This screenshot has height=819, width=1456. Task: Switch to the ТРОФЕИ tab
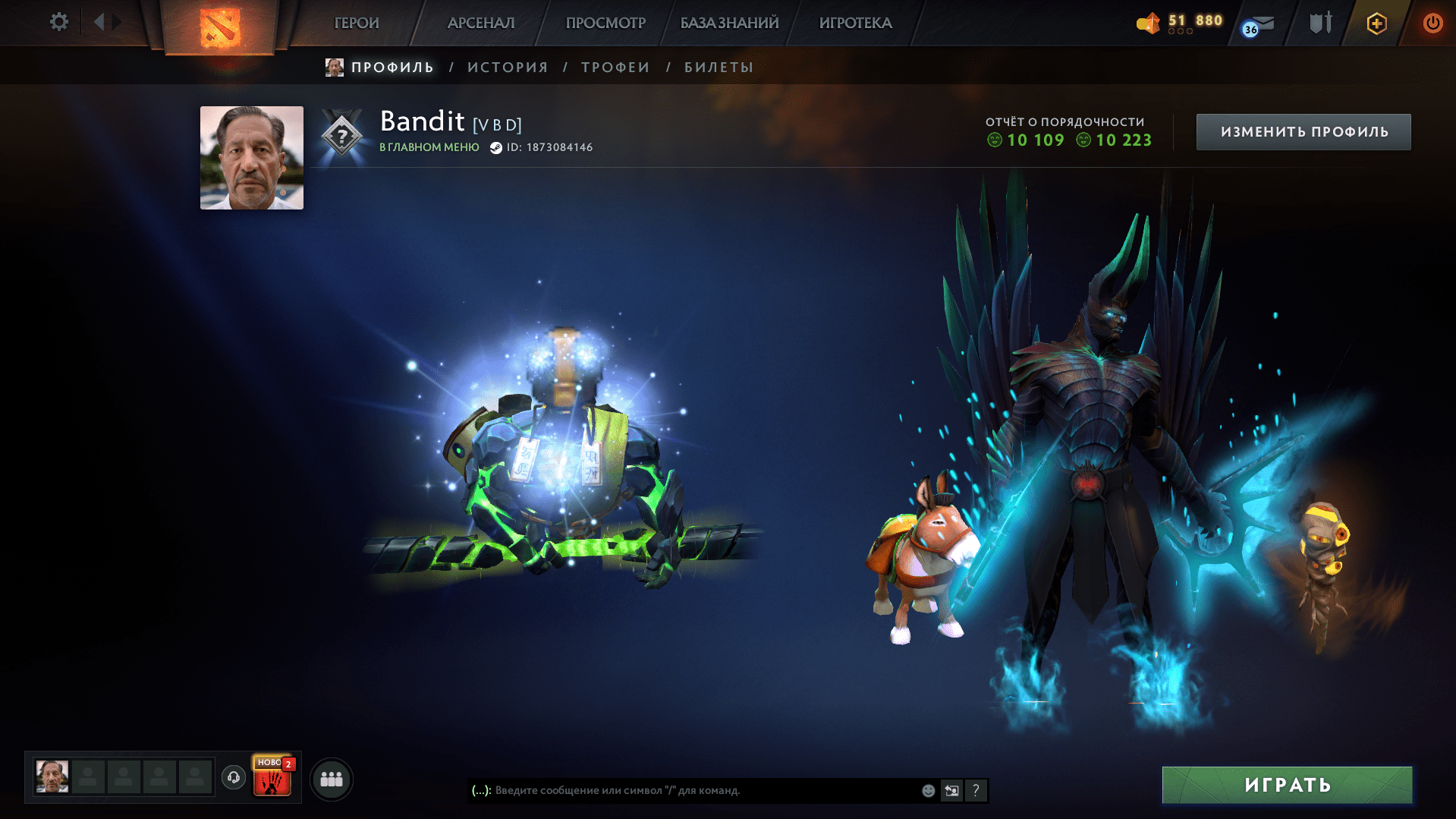[x=614, y=67]
